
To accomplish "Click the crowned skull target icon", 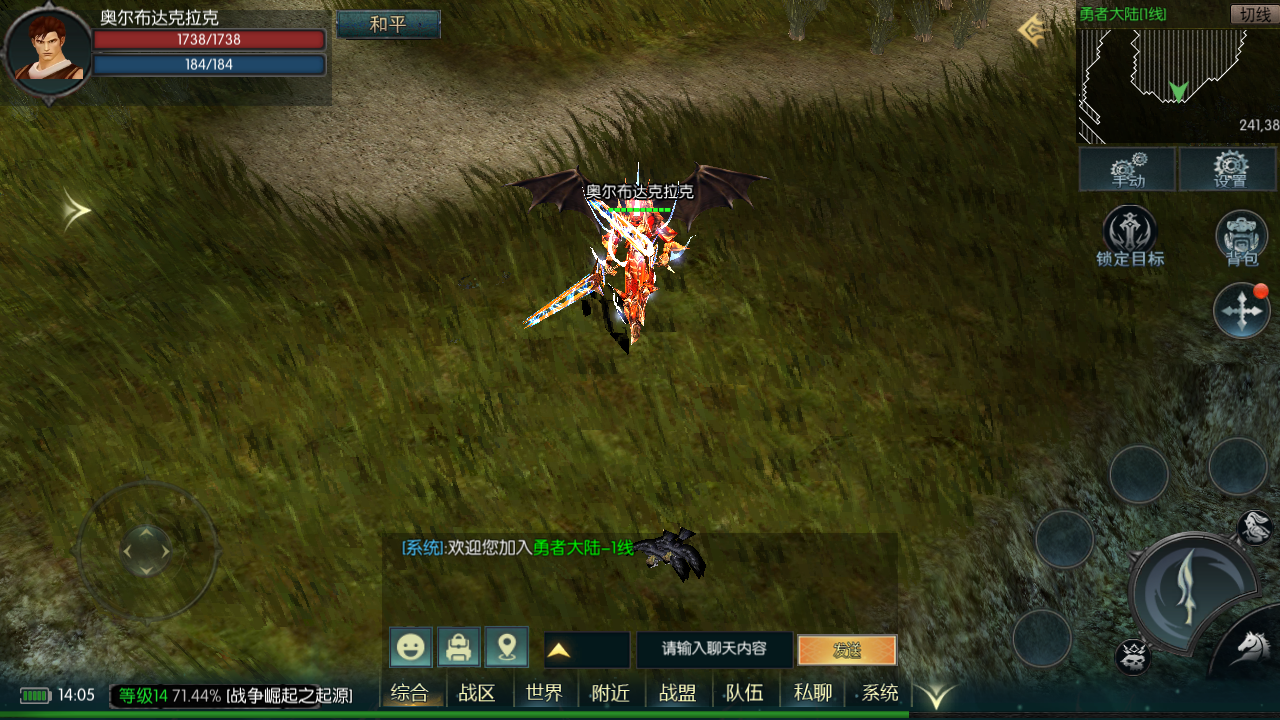I will pyautogui.click(x=1133, y=657).
